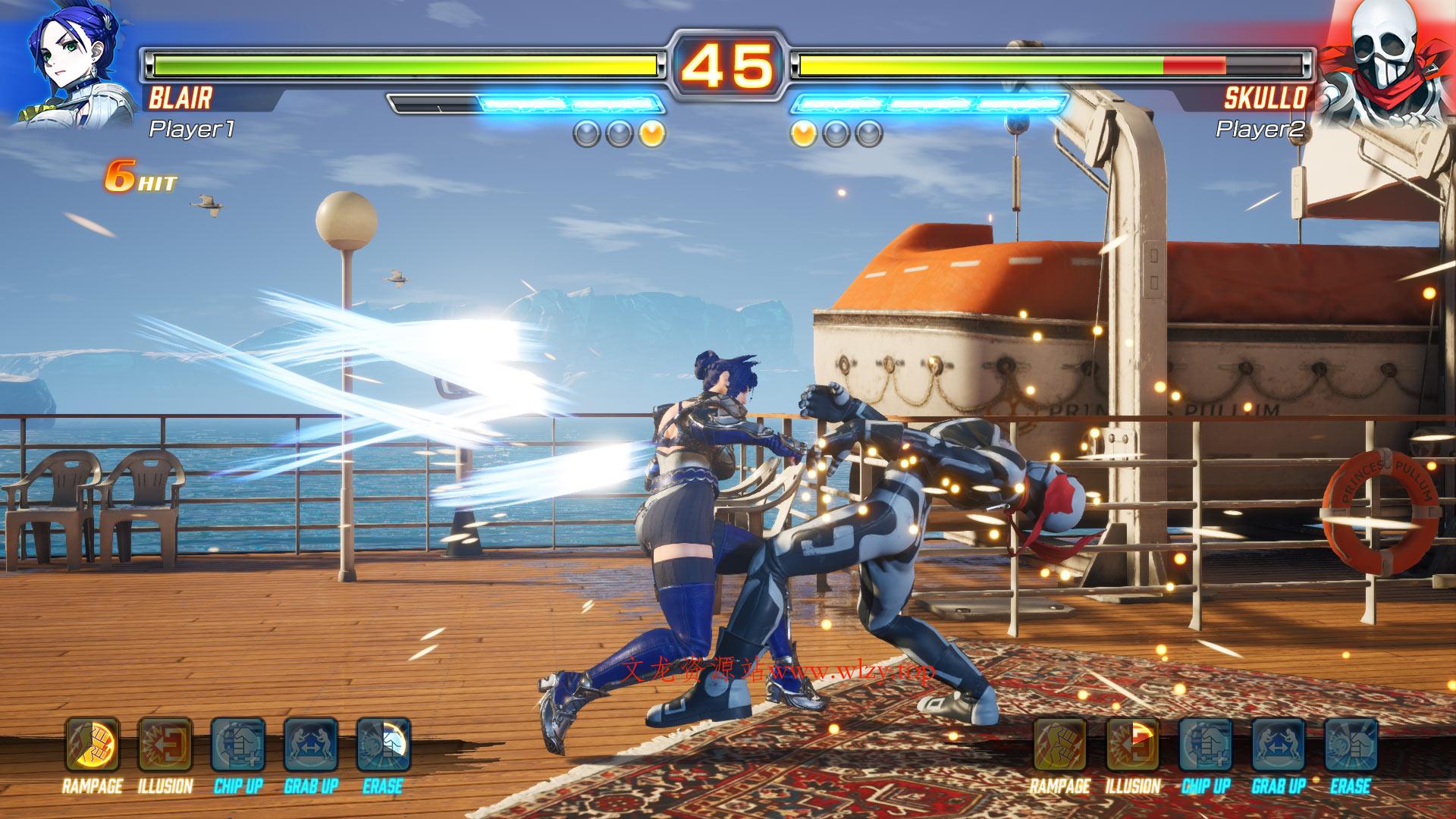Select the SKULLO name plate
Image resolution: width=1456 pixels, height=819 pixels.
click(x=1266, y=96)
